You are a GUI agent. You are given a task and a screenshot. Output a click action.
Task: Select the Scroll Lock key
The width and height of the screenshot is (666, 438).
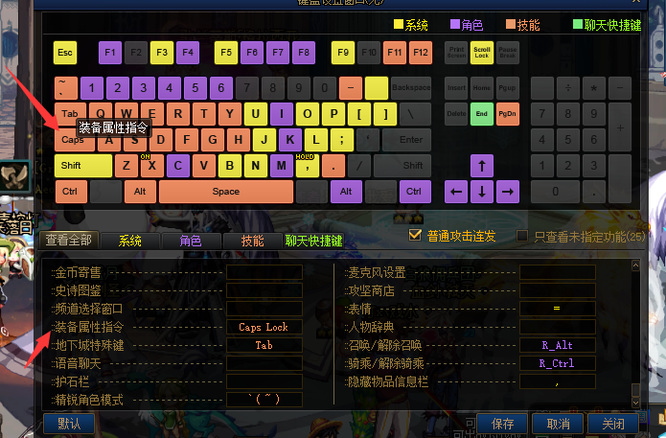[482, 51]
